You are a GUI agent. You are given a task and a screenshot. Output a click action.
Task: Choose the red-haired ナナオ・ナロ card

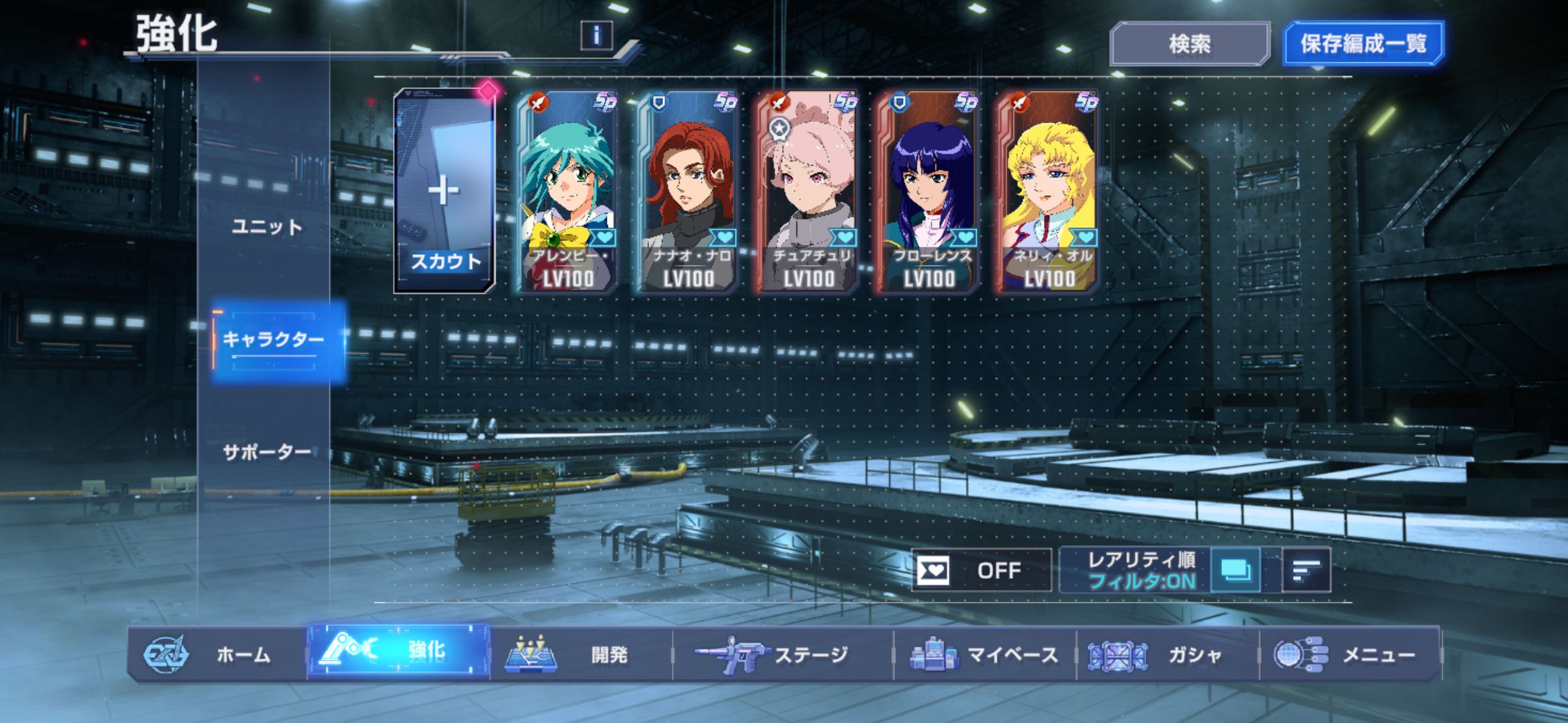688,191
